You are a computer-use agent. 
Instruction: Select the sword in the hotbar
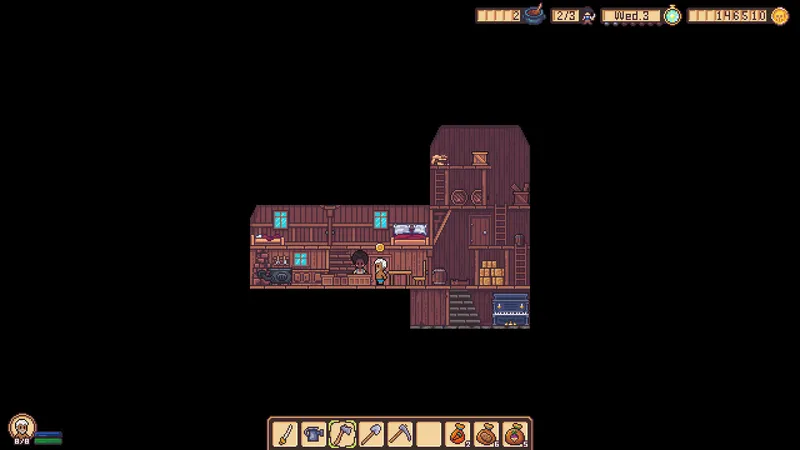click(285, 434)
